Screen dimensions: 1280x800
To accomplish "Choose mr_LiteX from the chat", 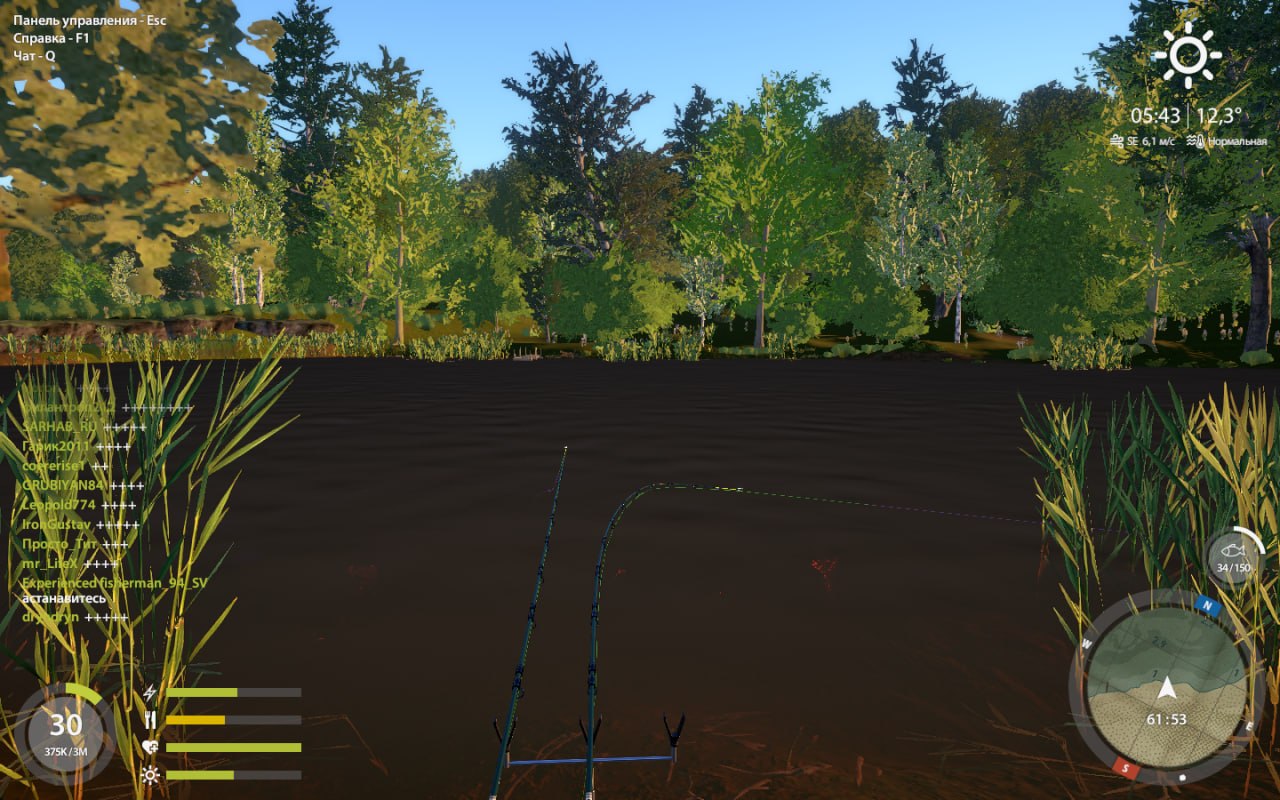I will [50, 563].
